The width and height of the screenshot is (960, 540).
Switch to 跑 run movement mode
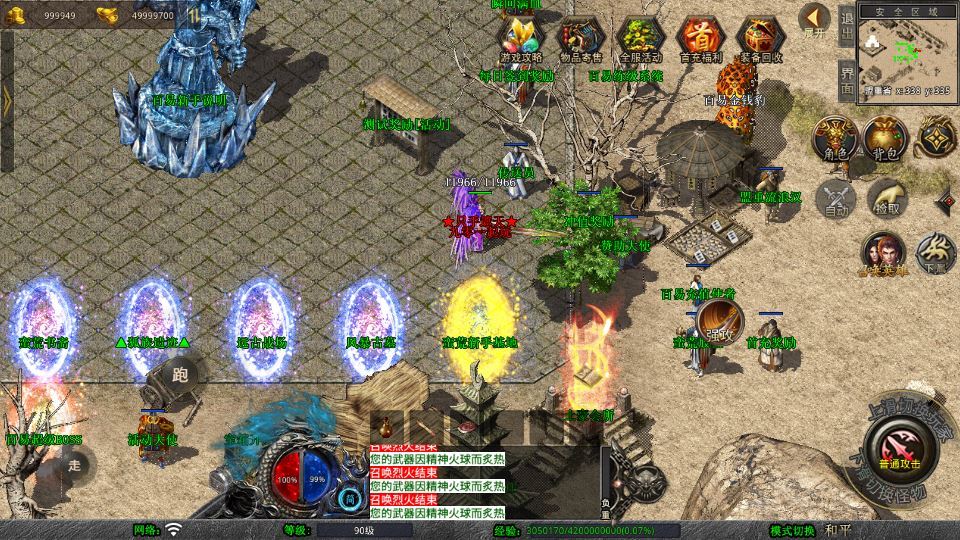point(180,375)
